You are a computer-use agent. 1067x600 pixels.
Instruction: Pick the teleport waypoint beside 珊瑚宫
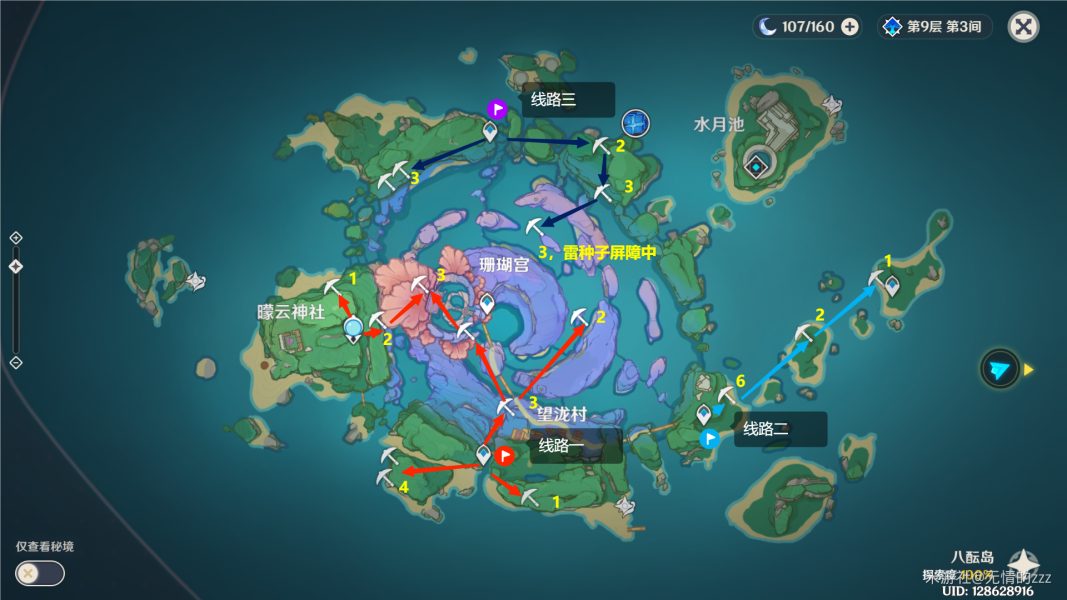(x=487, y=302)
